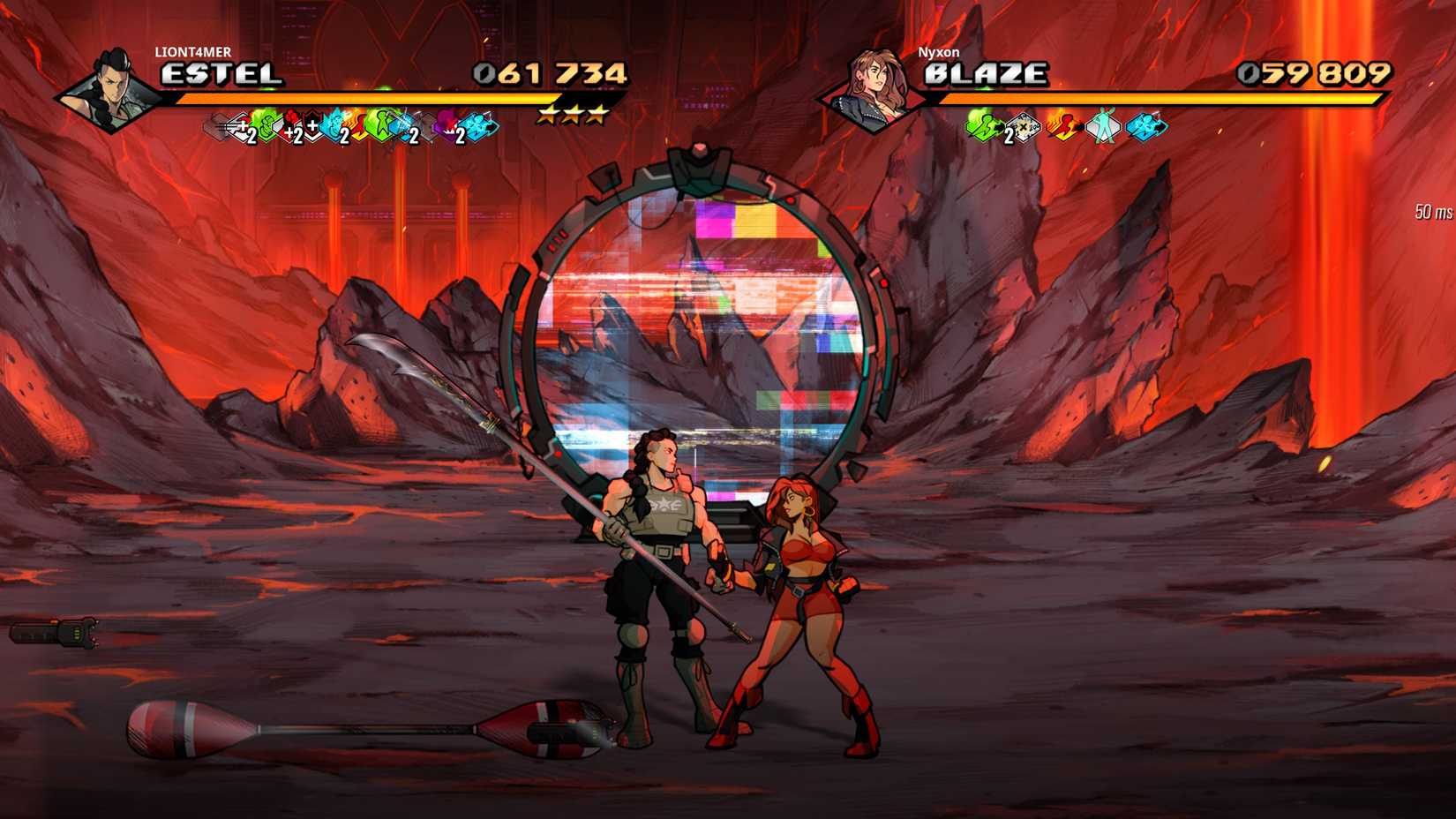Select the teal standing figure perk icon
Screen dimensions: 1456x819
[1103, 128]
